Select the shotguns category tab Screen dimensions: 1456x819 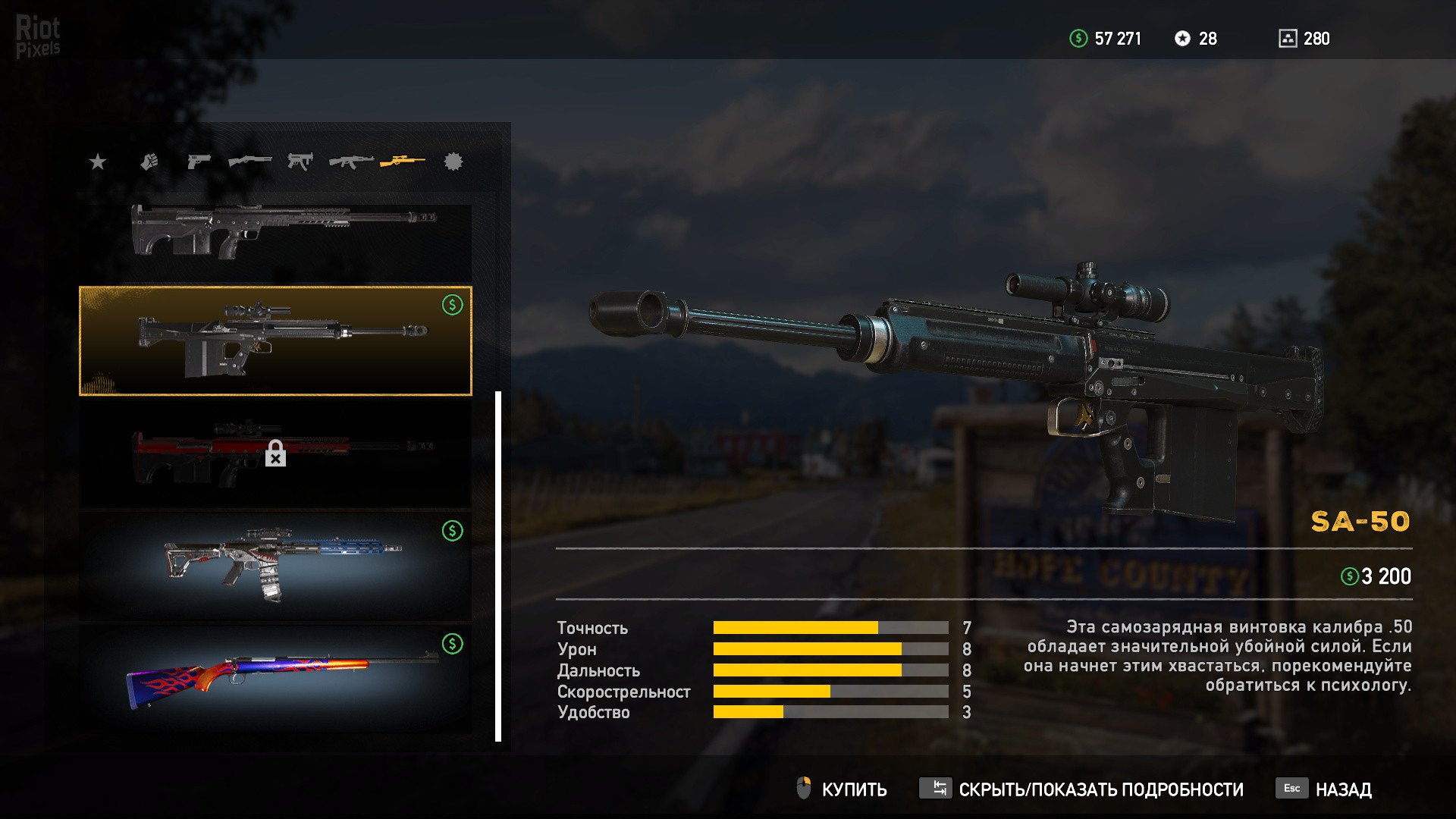[x=249, y=162]
